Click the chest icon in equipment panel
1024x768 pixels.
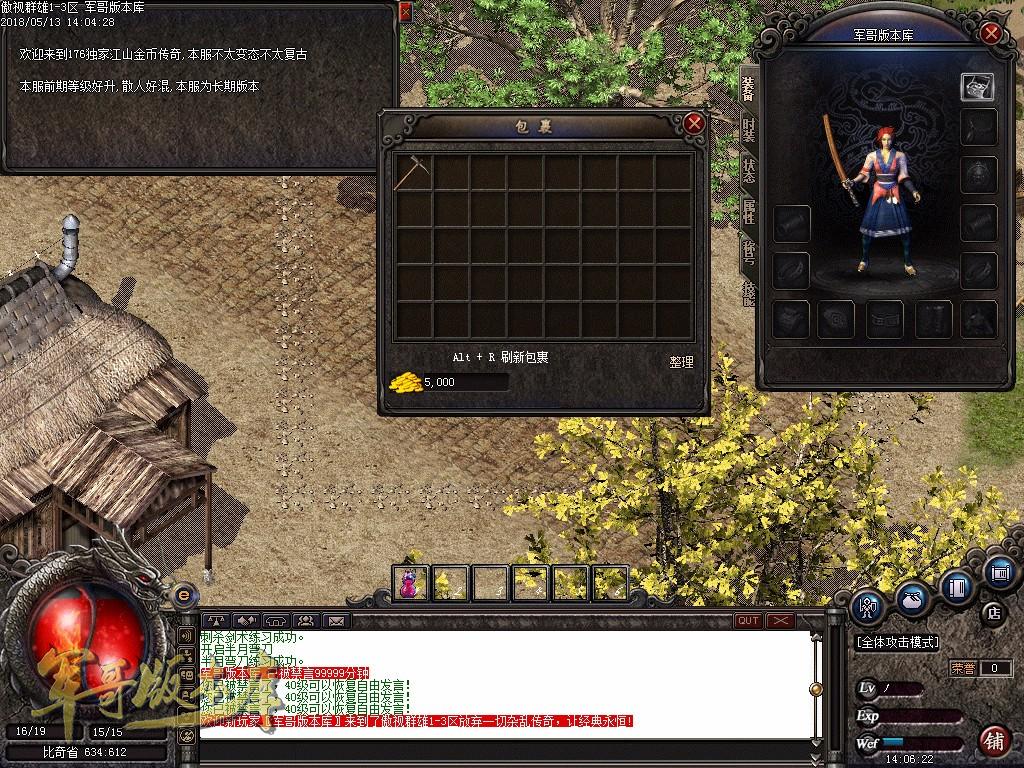click(x=977, y=87)
